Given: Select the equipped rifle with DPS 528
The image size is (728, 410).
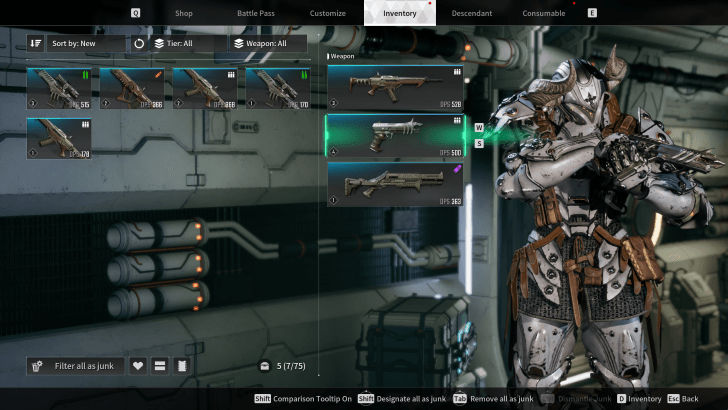Looking at the screenshot, I should point(395,87).
